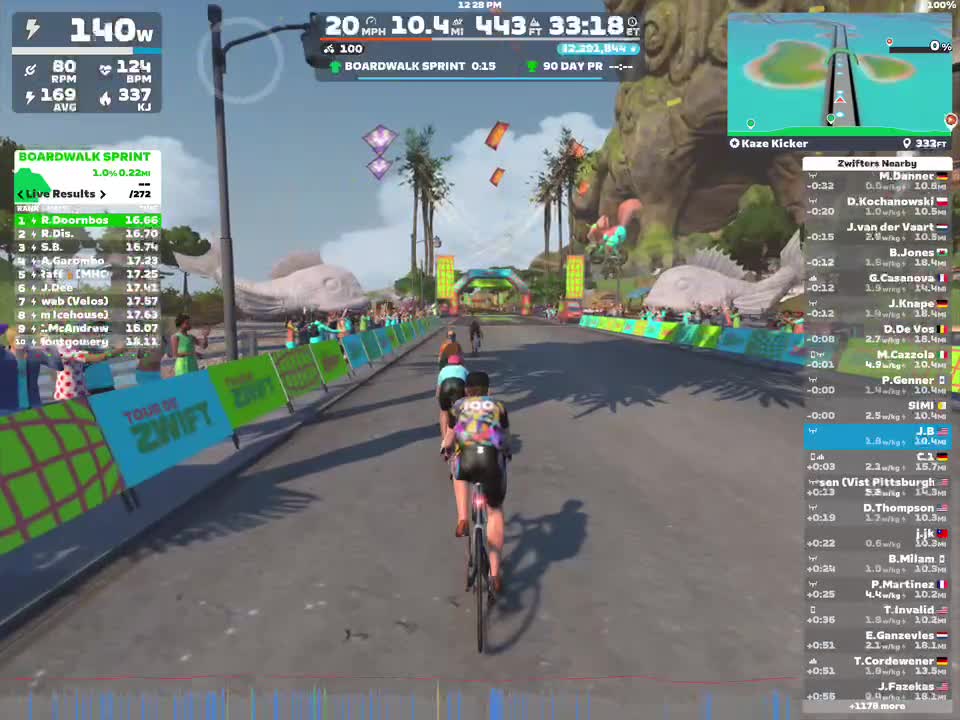Click J.van der Vaart rider row
Screen dimensions: 960x720
(877, 232)
